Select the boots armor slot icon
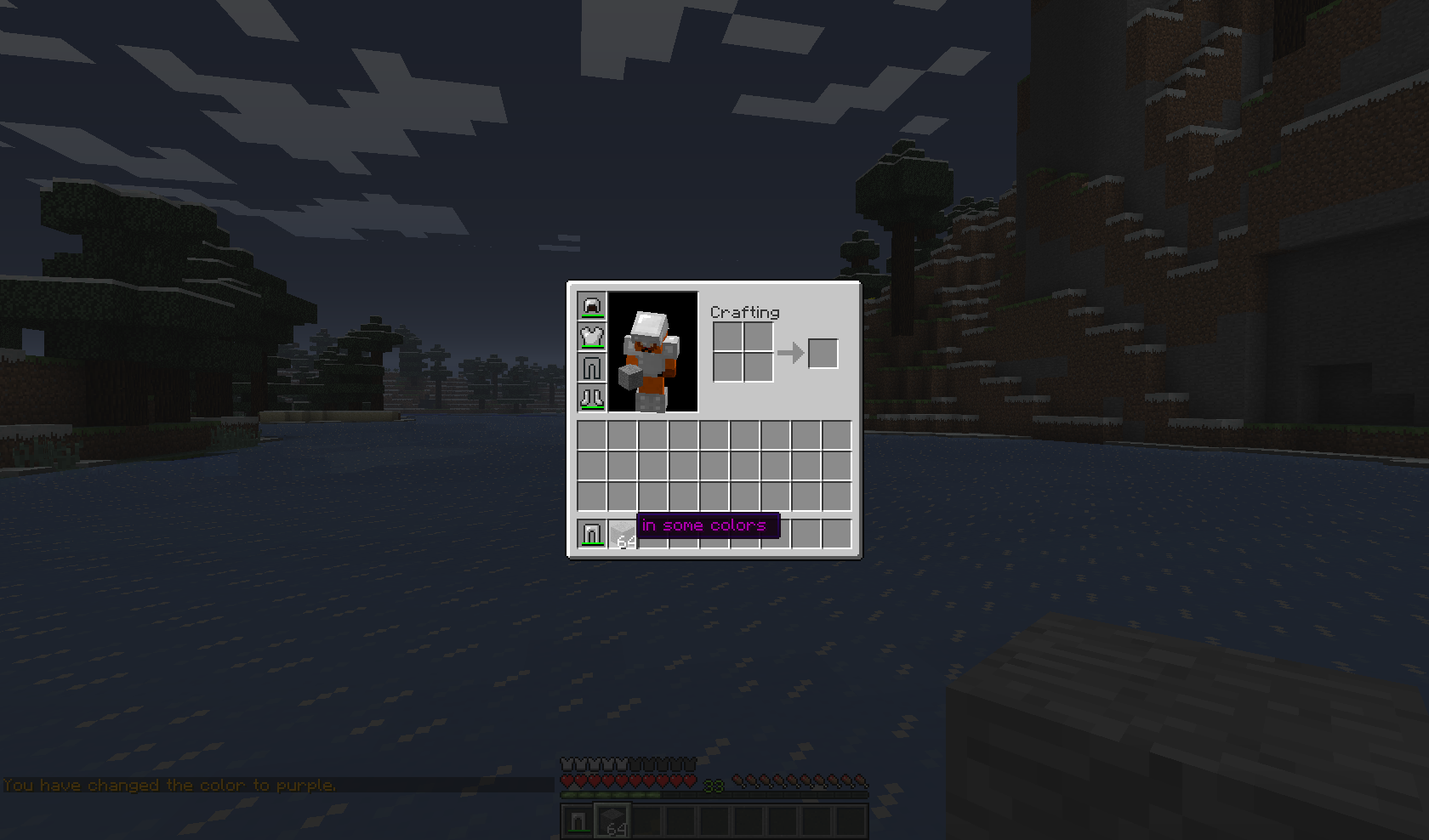Screen dimensions: 1429x840 click(x=592, y=398)
